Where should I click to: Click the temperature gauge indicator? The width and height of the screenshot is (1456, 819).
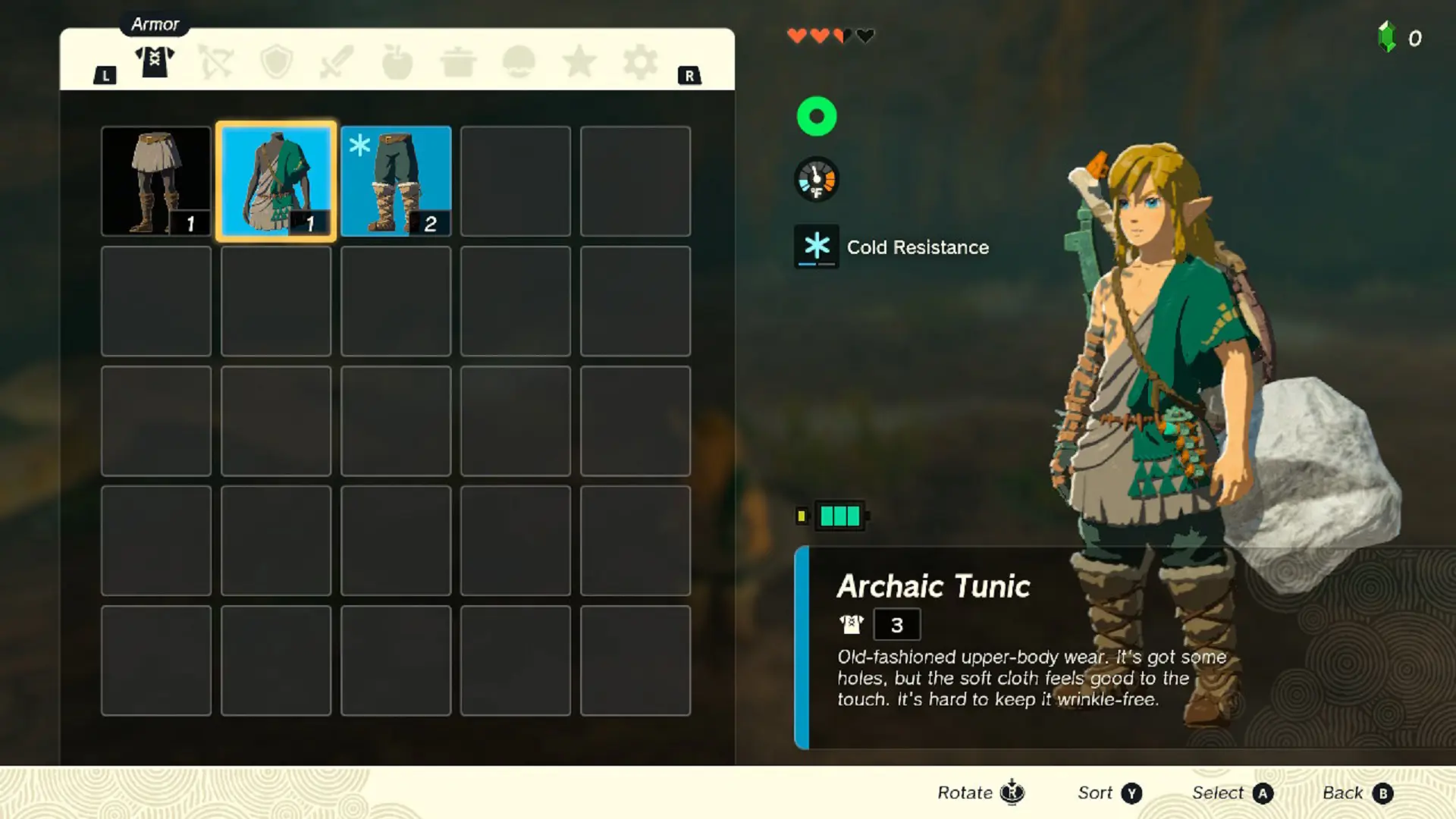click(816, 180)
